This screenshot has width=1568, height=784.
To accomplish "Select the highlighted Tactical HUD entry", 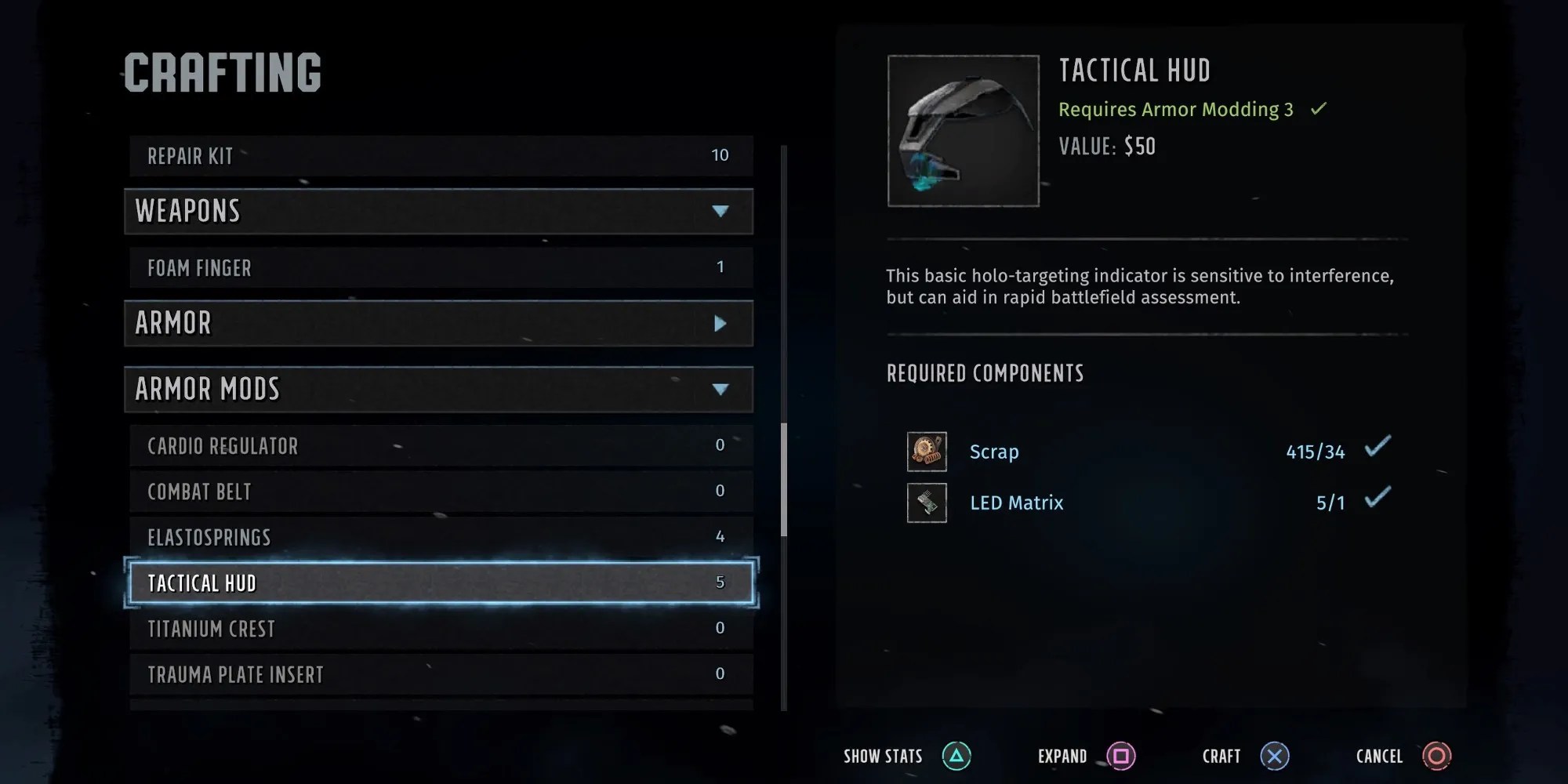I will click(x=440, y=583).
